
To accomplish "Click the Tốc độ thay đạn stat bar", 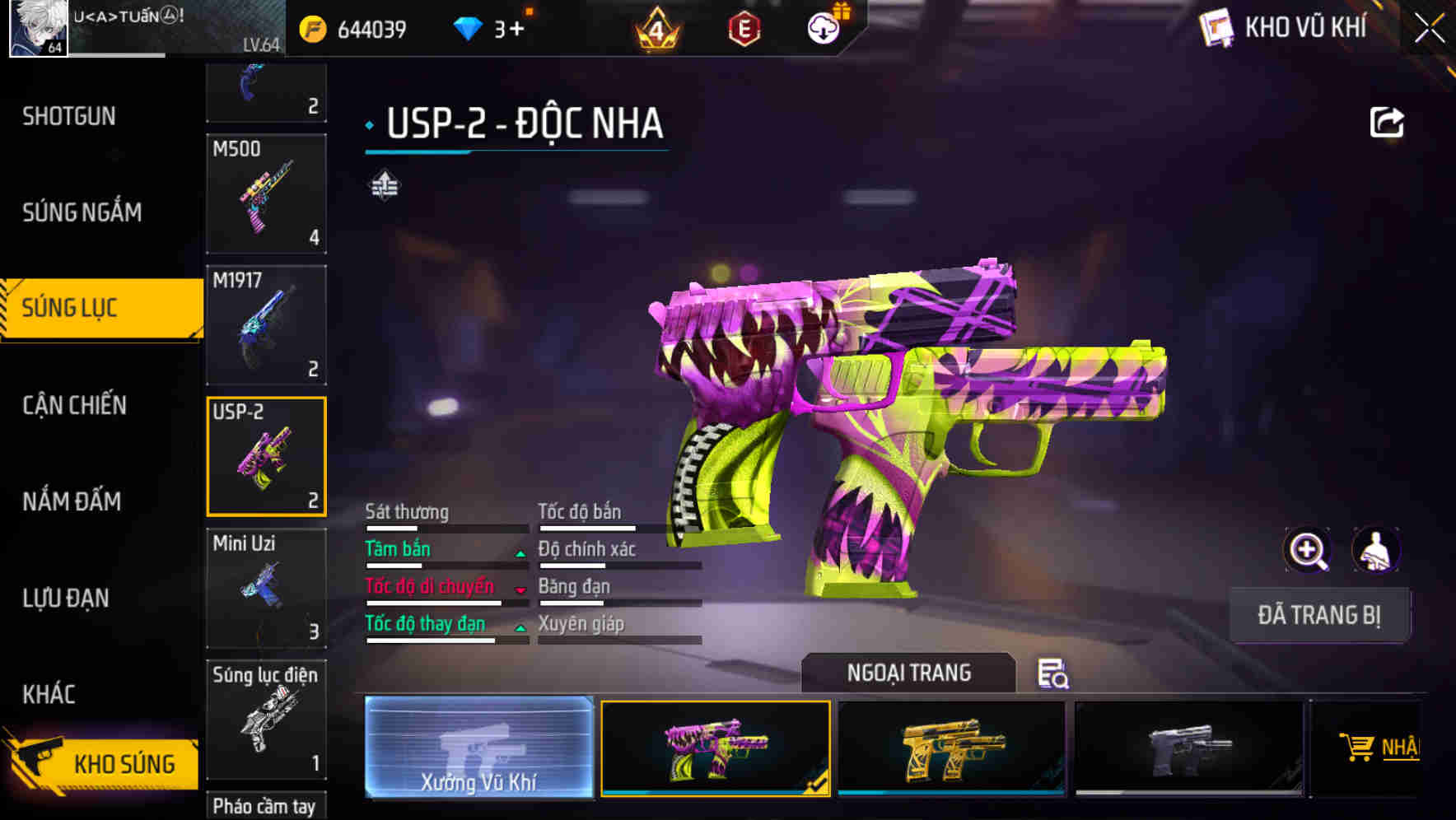I will (446, 634).
